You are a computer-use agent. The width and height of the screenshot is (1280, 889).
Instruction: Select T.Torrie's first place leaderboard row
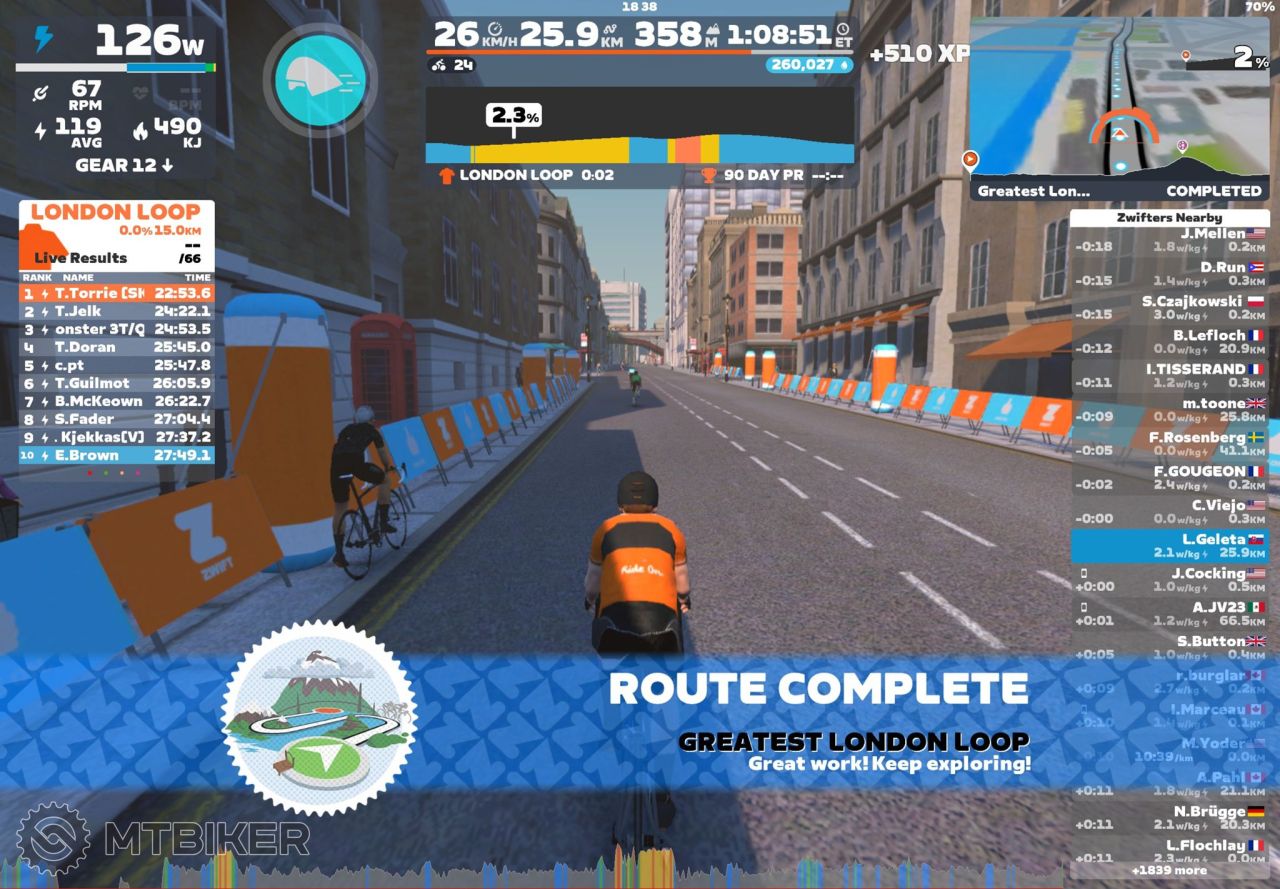tap(117, 293)
